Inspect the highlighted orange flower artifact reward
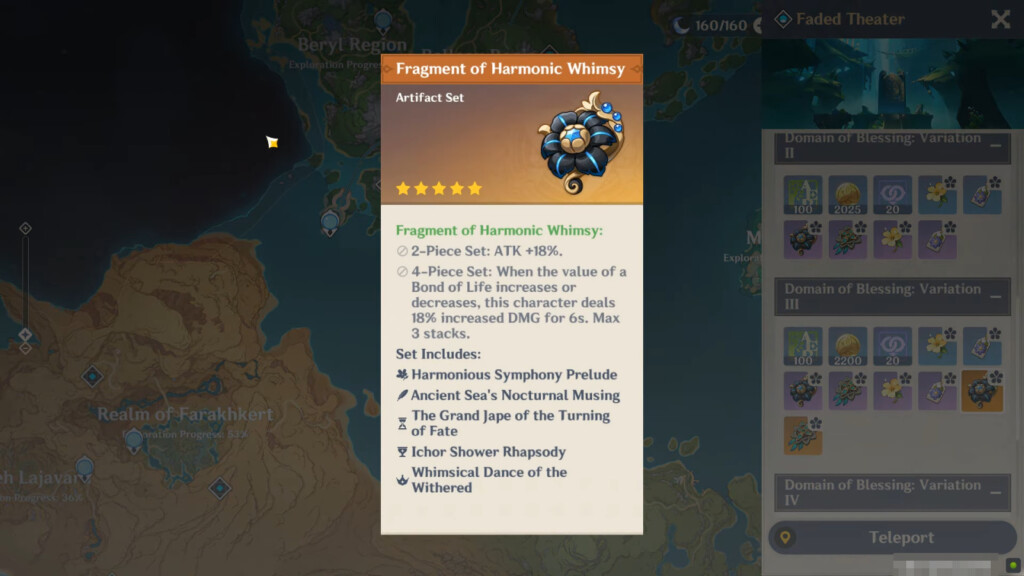The image size is (1024, 576). 982,391
